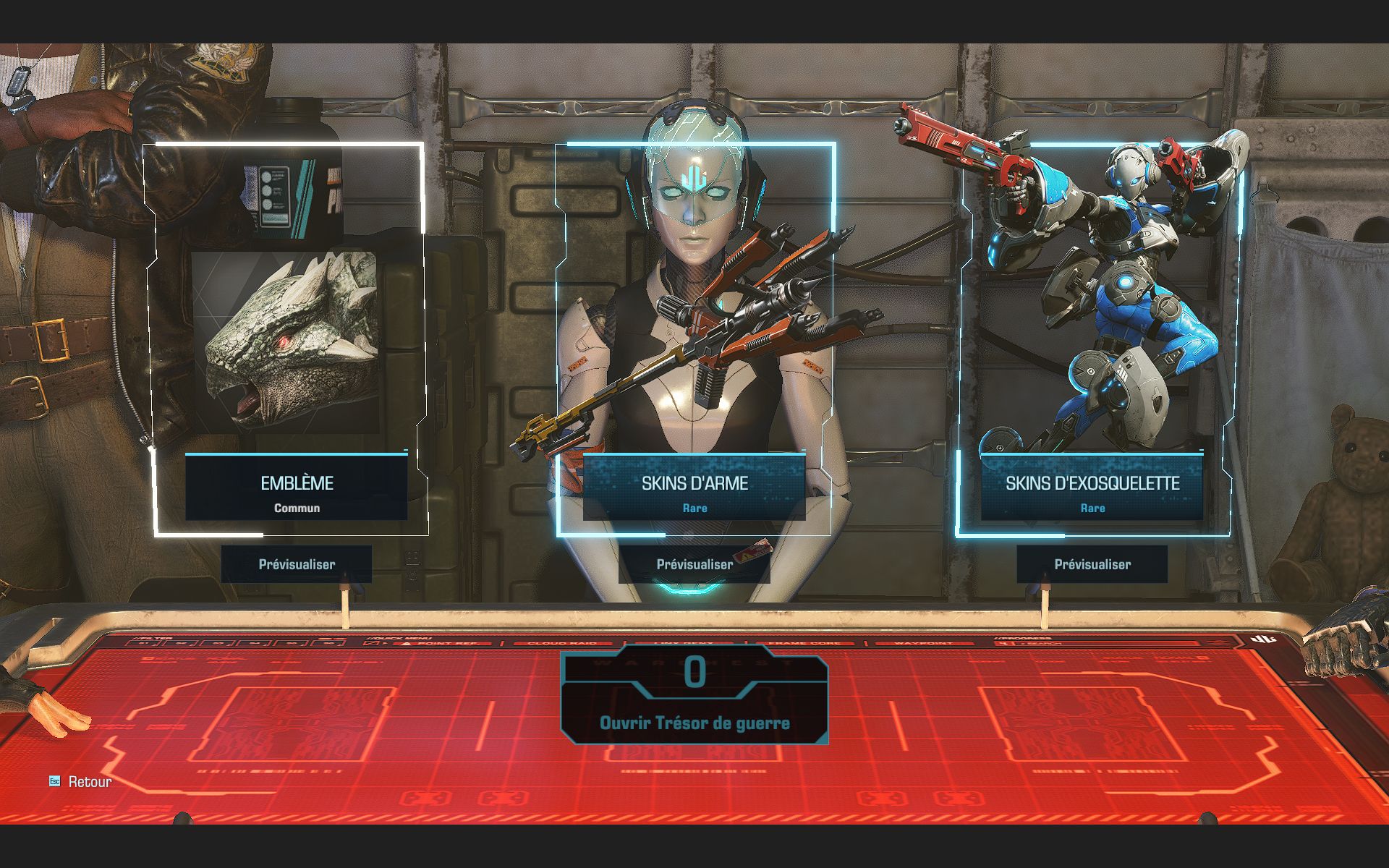Open the Trésor de guerre chest

point(694,722)
